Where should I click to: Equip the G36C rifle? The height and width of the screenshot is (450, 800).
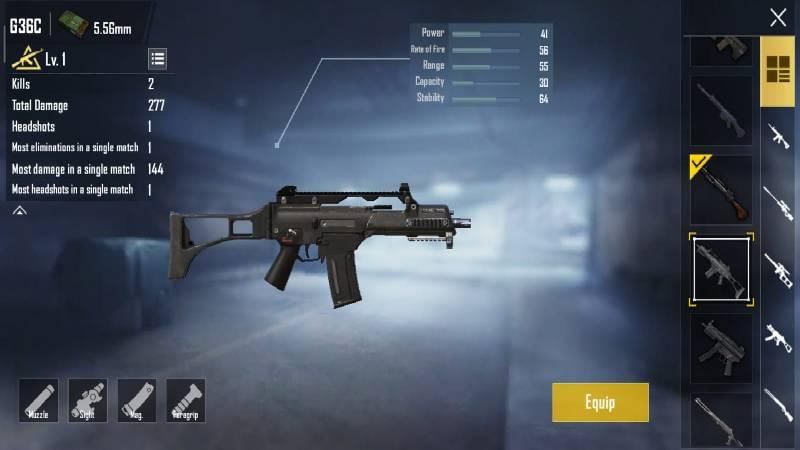600,402
